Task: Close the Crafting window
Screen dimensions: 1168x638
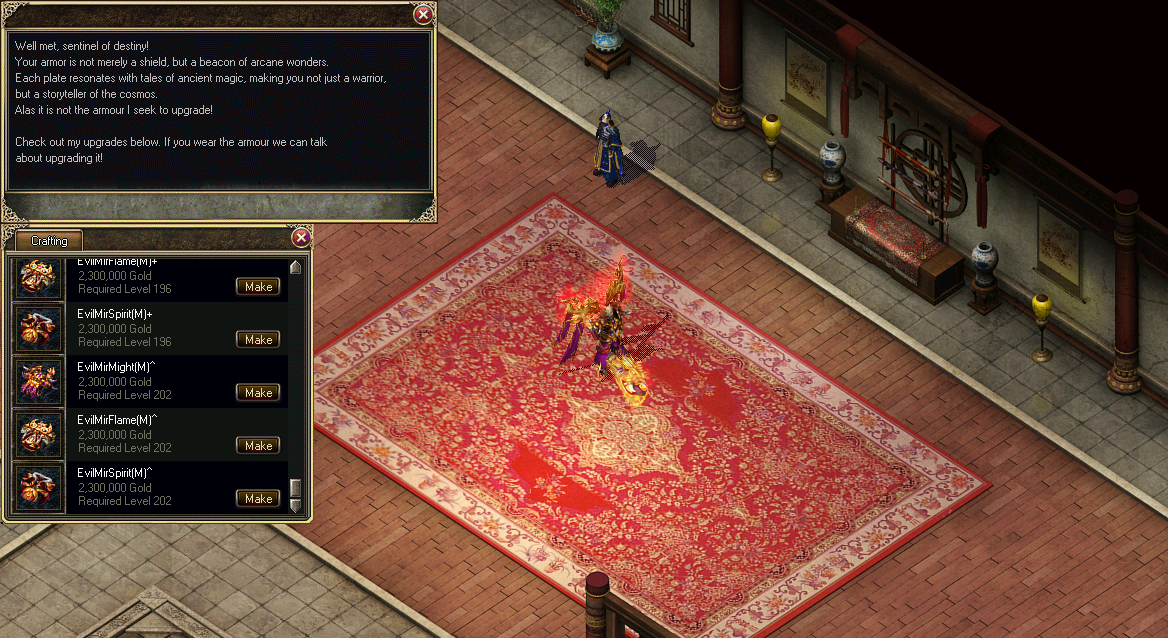Action: [x=301, y=238]
